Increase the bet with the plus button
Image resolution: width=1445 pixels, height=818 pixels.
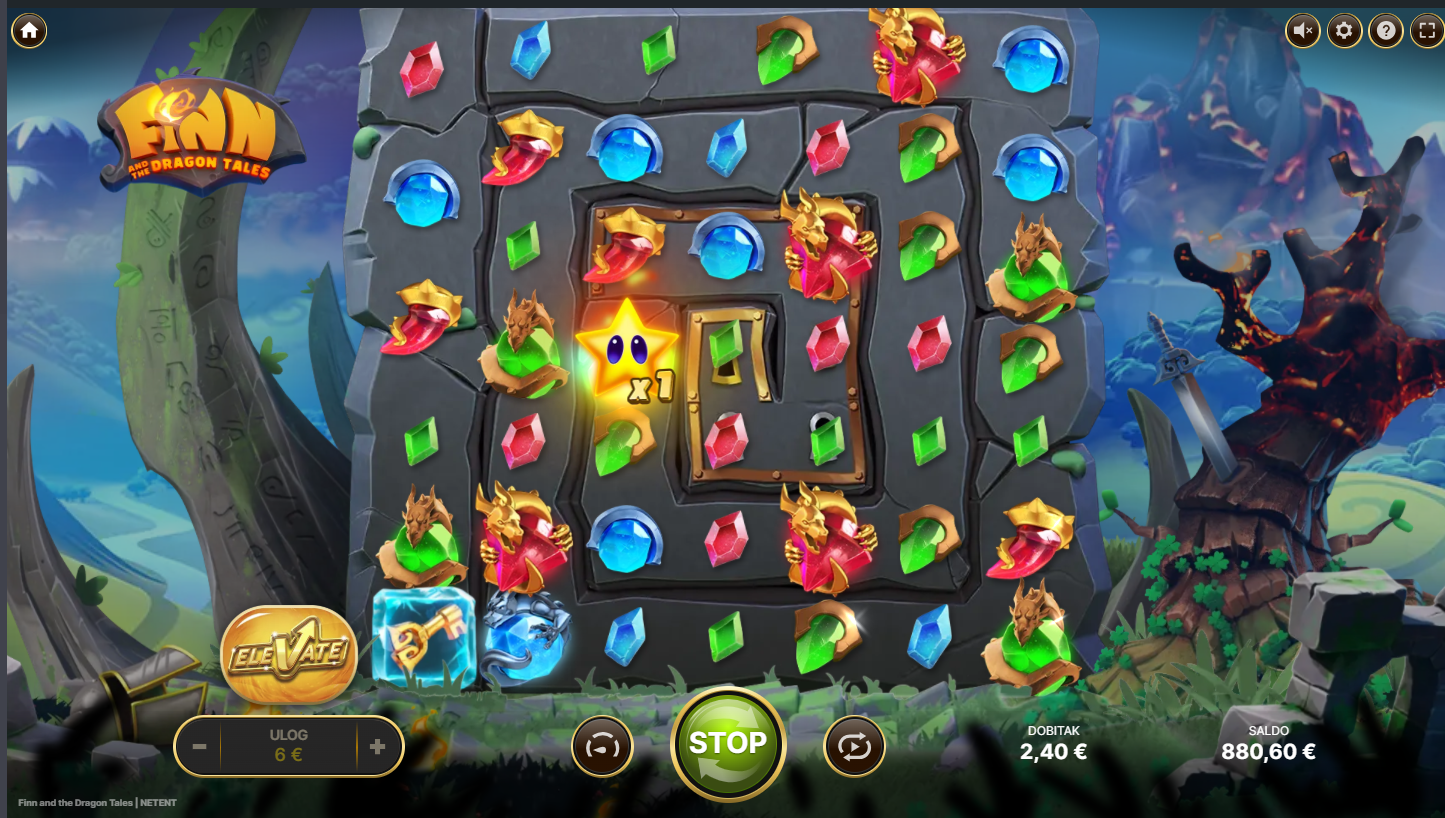click(377, 747)
